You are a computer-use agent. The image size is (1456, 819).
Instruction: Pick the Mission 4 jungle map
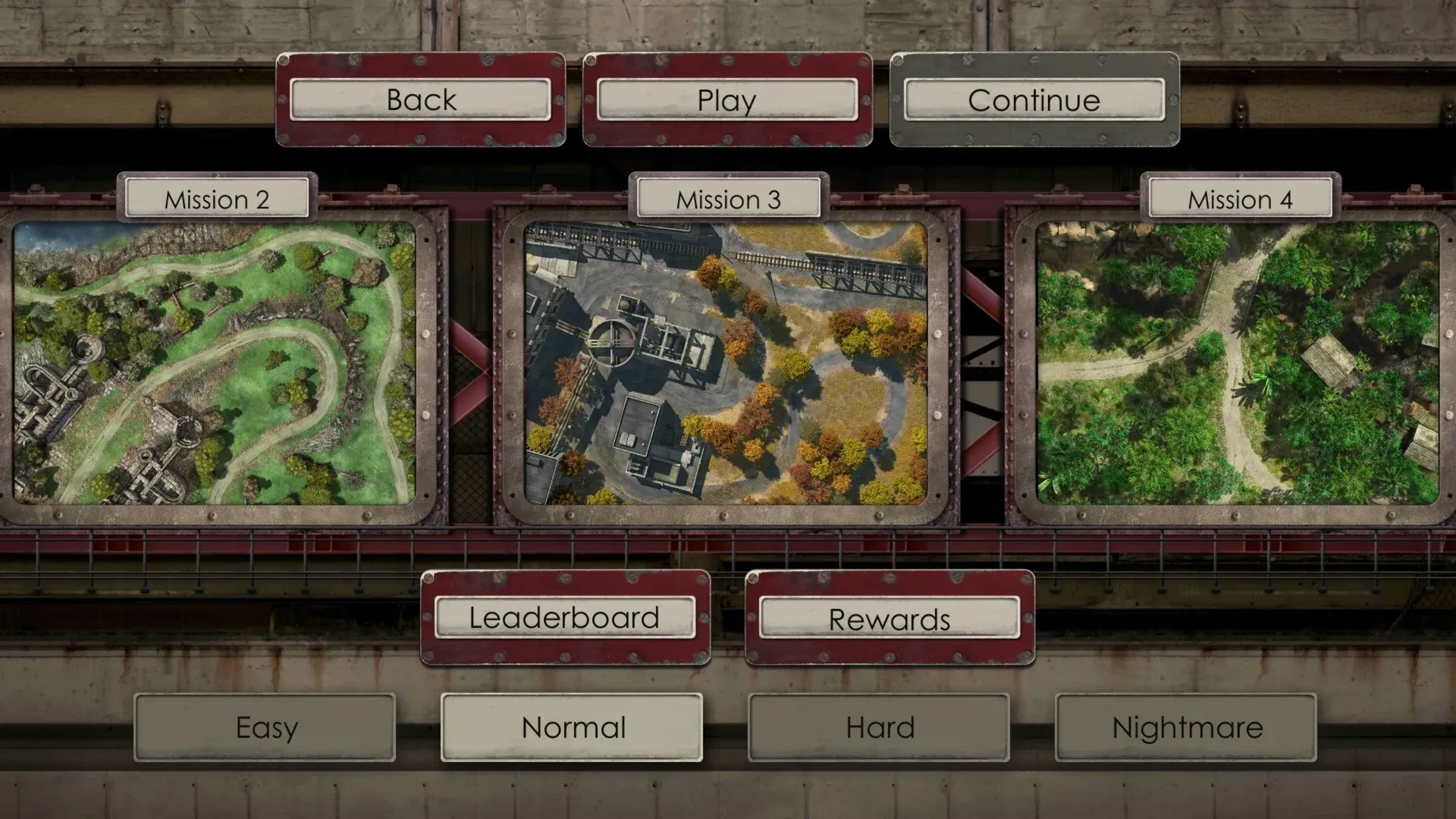pos(1238,362)
